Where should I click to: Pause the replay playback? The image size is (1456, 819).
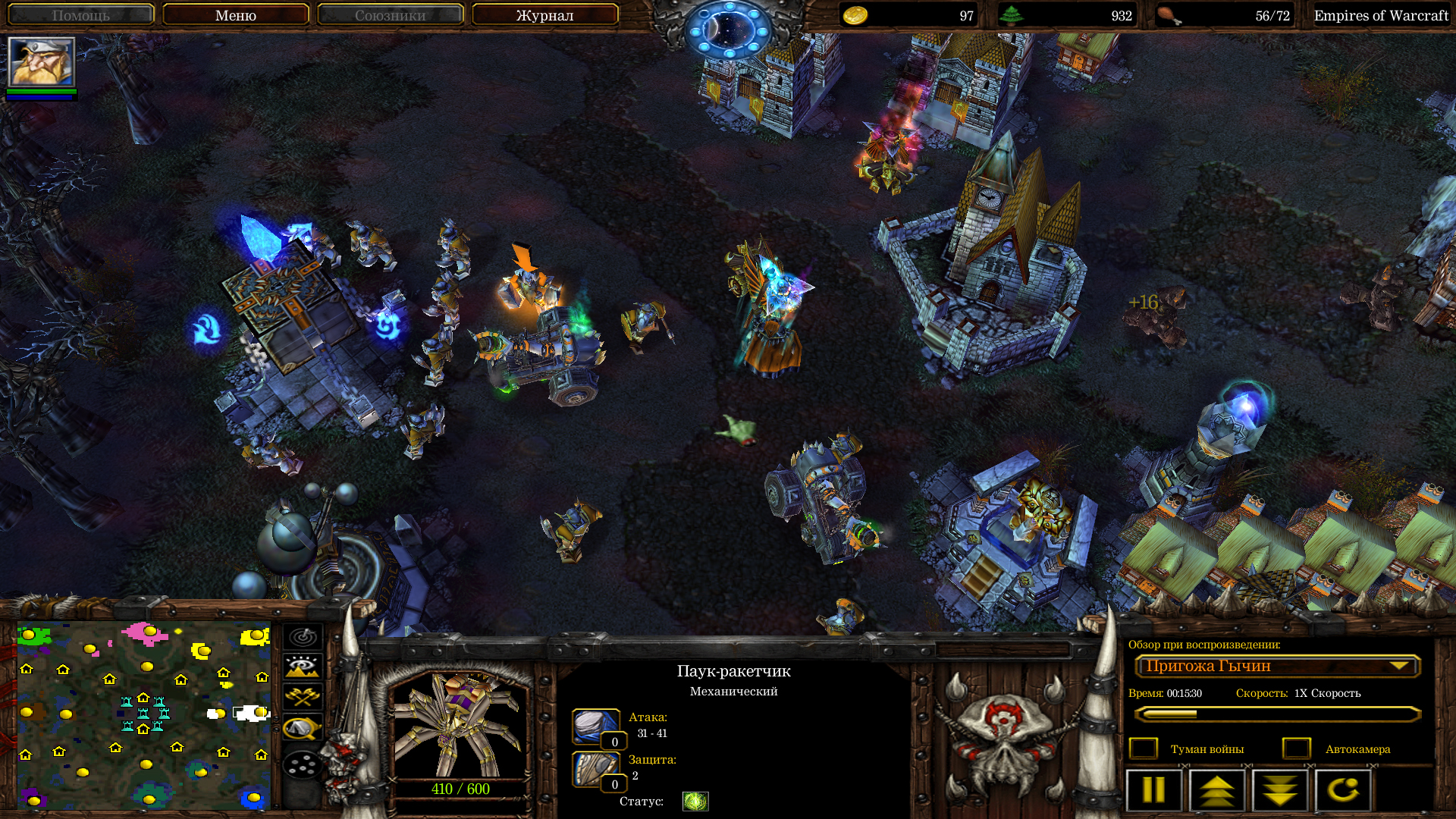coord(1153,789)
